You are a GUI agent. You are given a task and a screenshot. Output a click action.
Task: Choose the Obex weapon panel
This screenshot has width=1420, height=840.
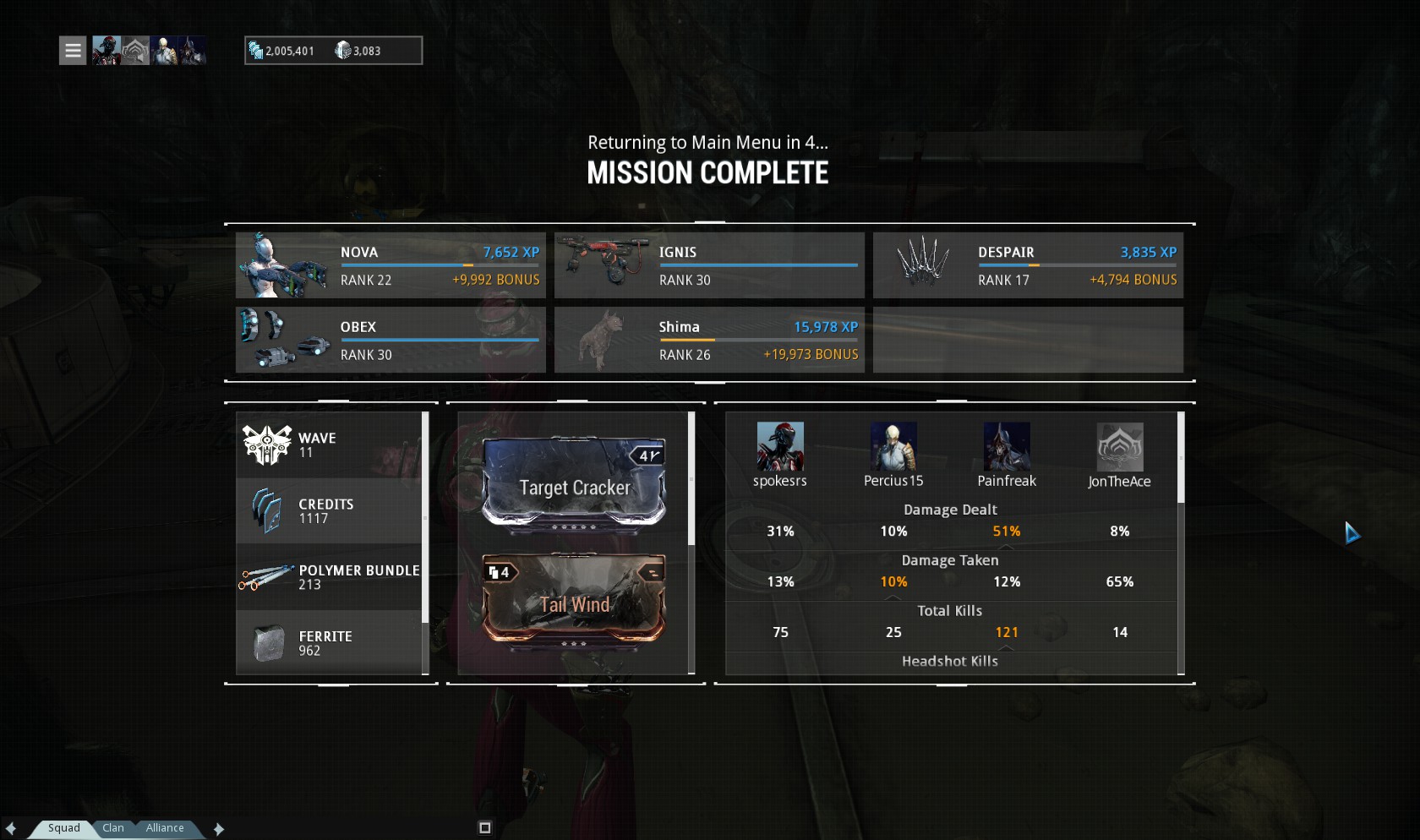(x=390, y=340)
